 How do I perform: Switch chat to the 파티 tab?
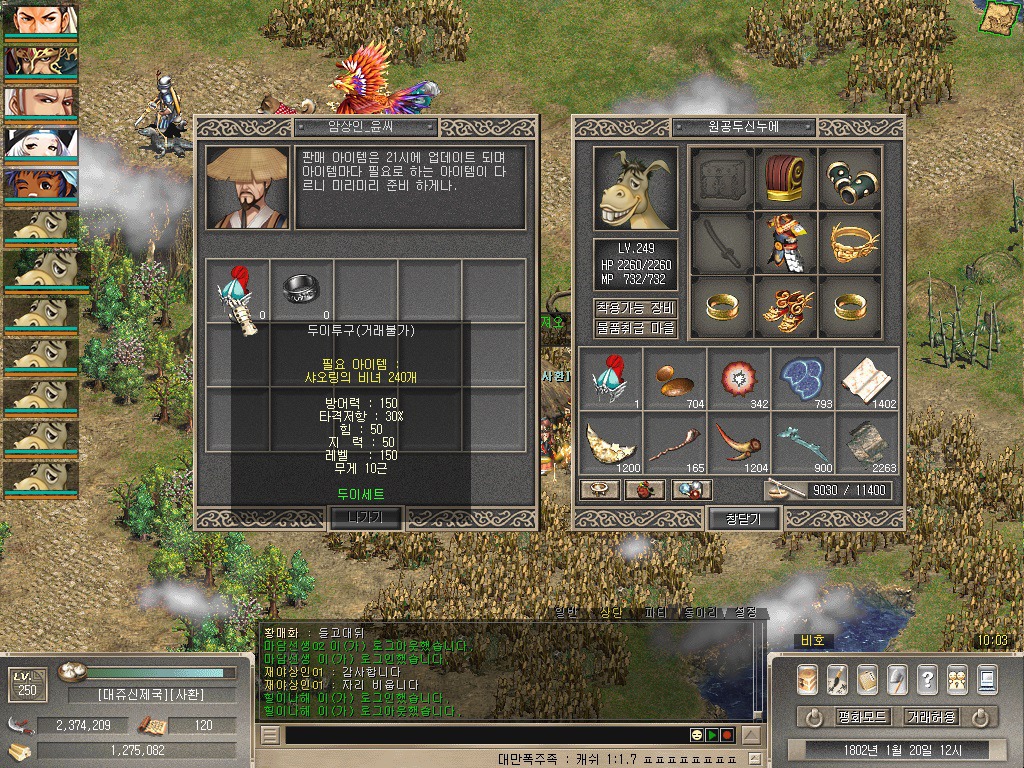656,613
